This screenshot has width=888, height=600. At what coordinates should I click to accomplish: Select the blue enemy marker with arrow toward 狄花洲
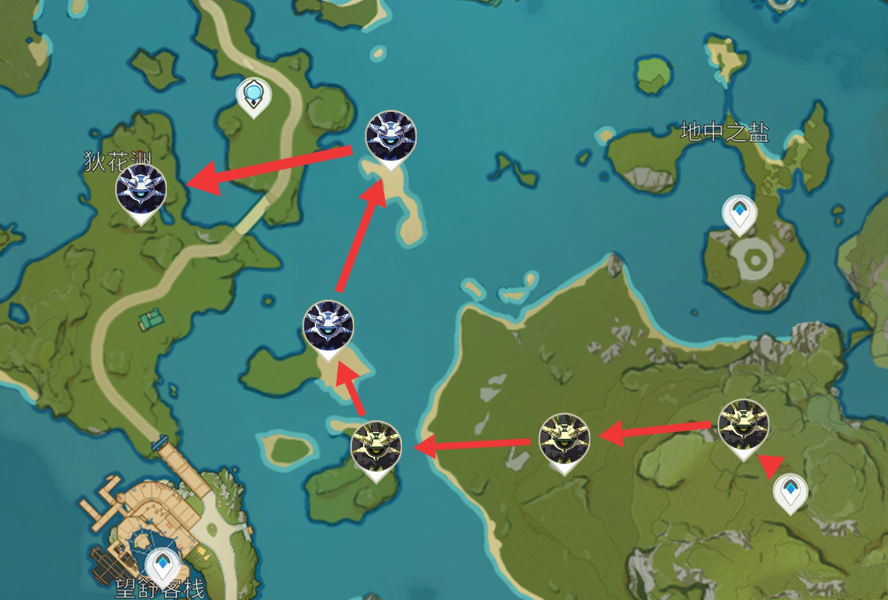[x=391, y=135]
